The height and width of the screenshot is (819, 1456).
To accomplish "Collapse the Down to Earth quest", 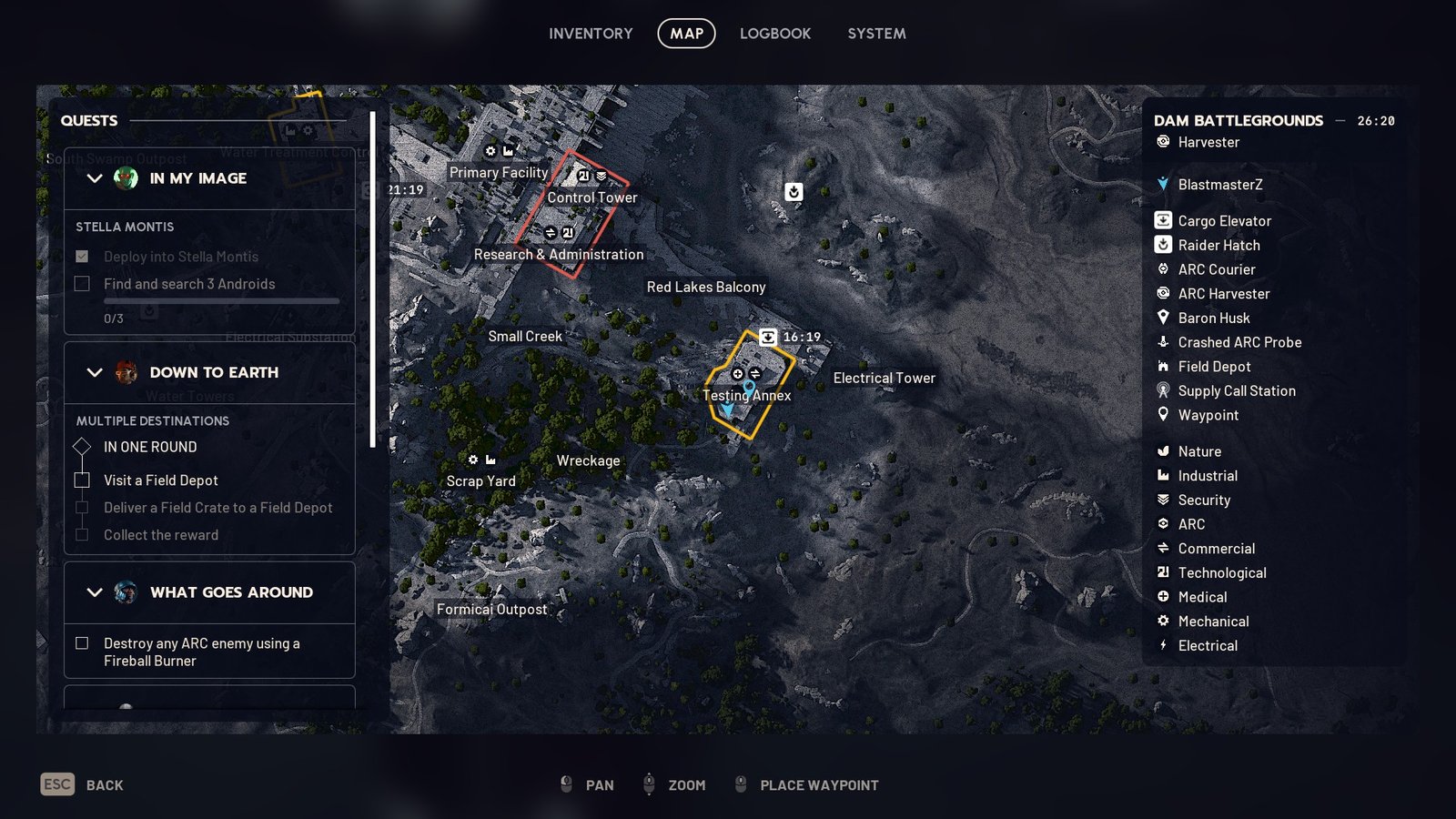I will pyautogui.click(x=95, y=372).
